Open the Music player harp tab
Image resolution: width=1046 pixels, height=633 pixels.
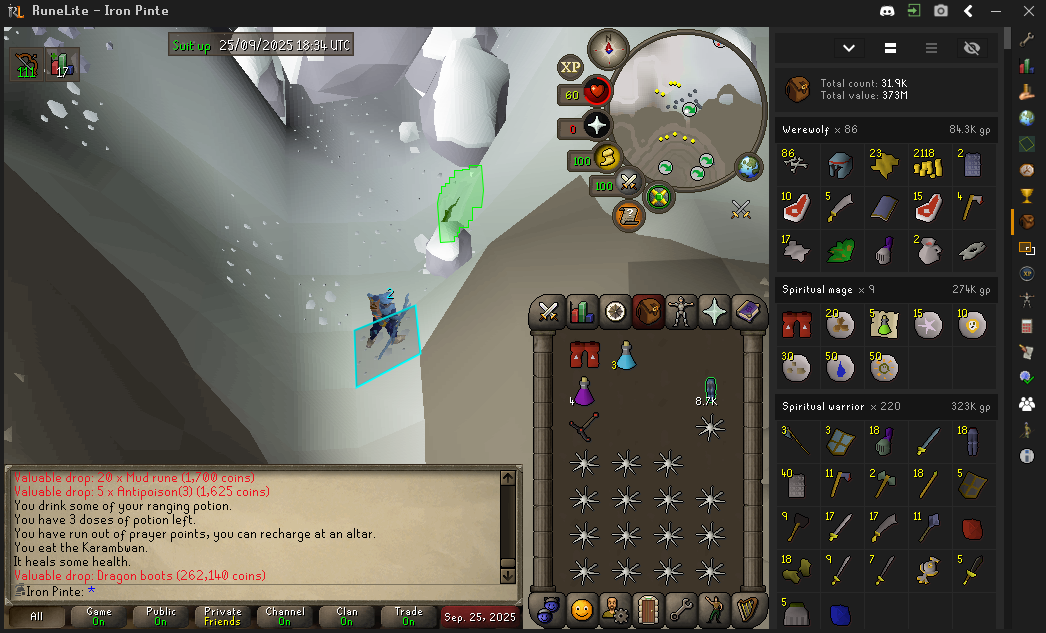(x=749, y=607)
